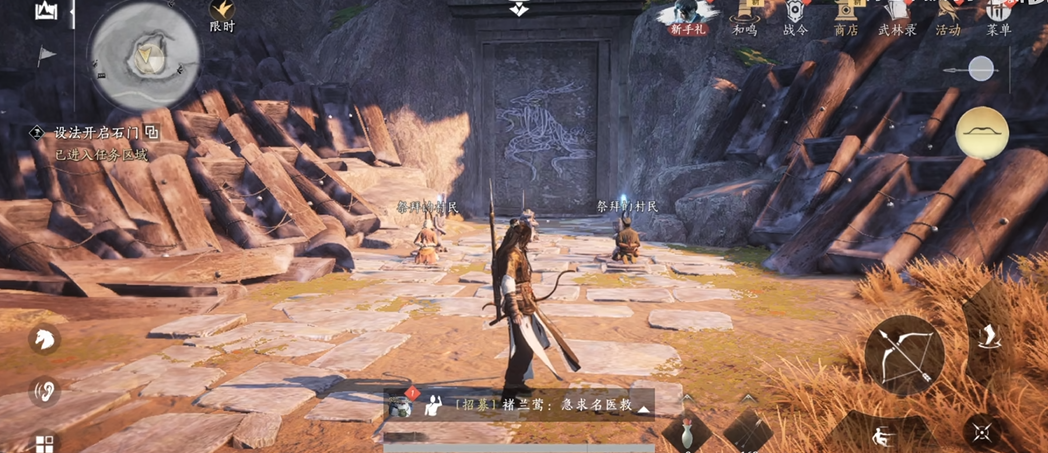Tap the dodge skill above the bow button
The image size is (1048, 453).
pos(988,336)
